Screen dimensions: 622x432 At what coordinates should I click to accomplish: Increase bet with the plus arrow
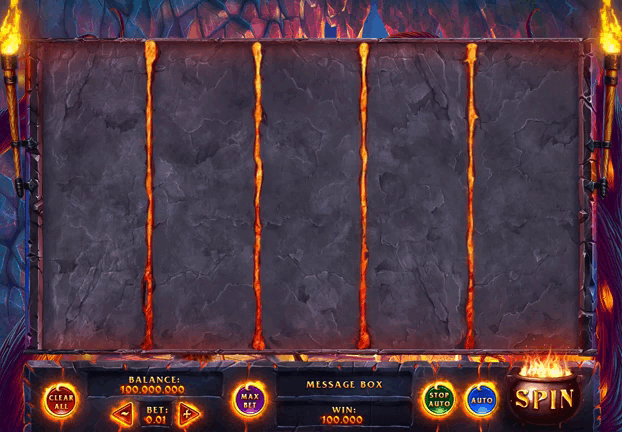tap(188, 412)
